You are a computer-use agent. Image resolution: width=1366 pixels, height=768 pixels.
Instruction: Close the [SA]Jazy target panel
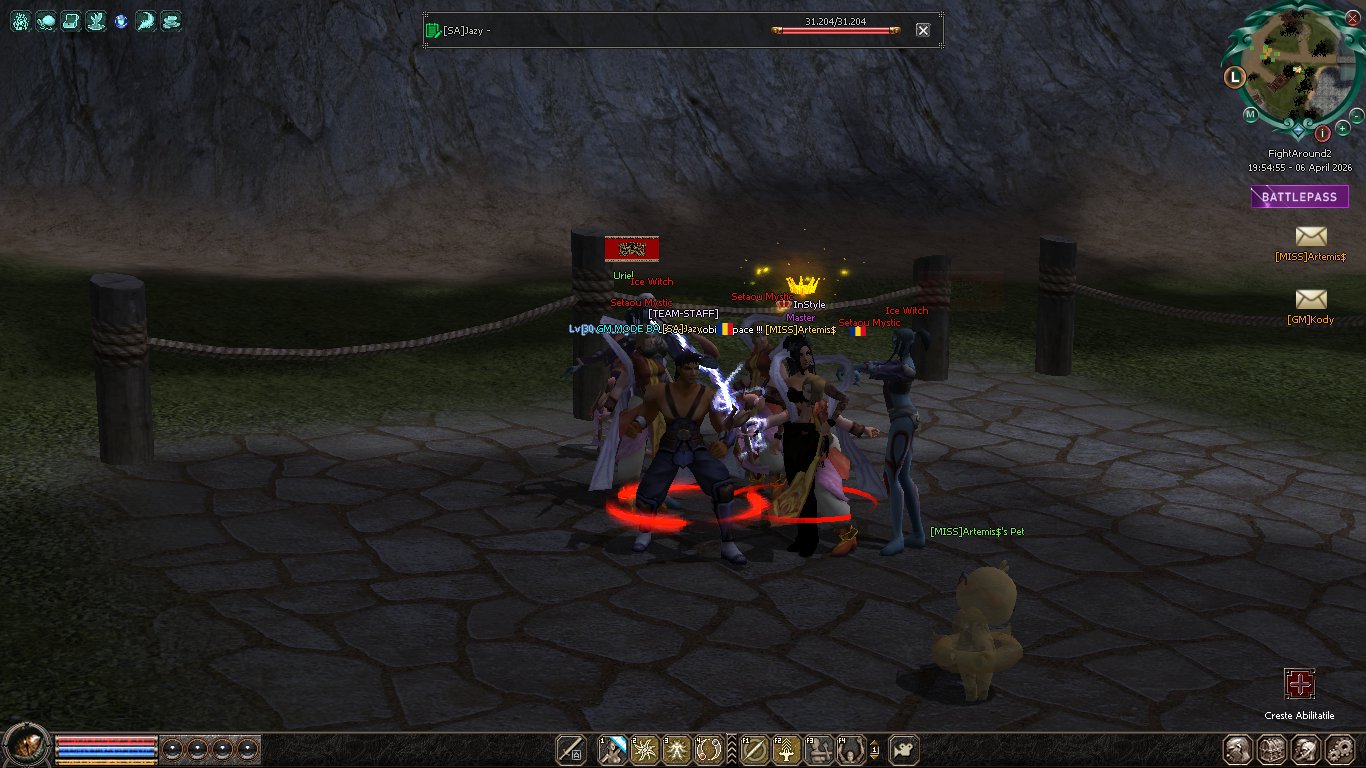point(923,30)
